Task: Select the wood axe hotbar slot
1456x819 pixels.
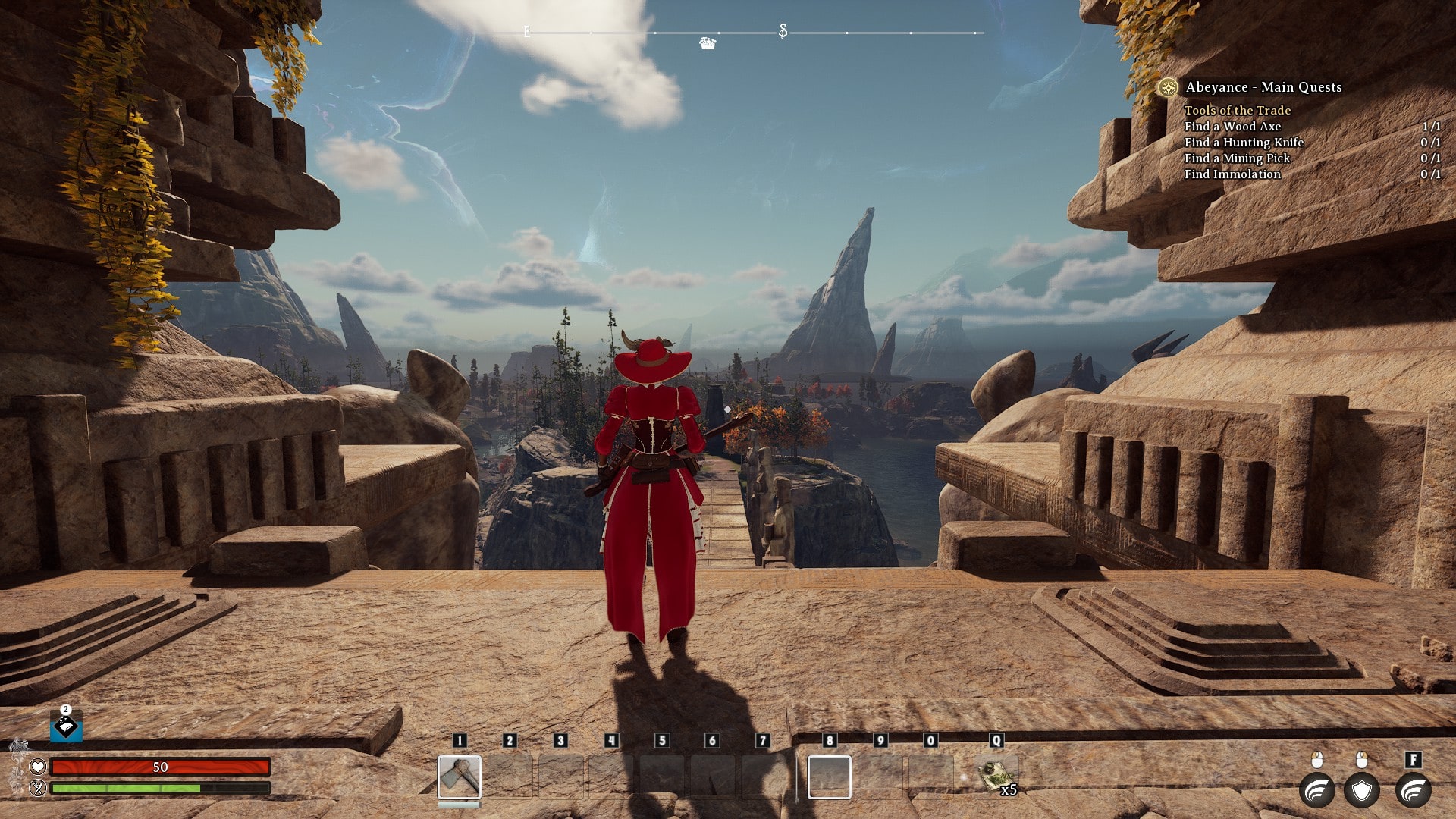Action: click(x=460, y=777)
